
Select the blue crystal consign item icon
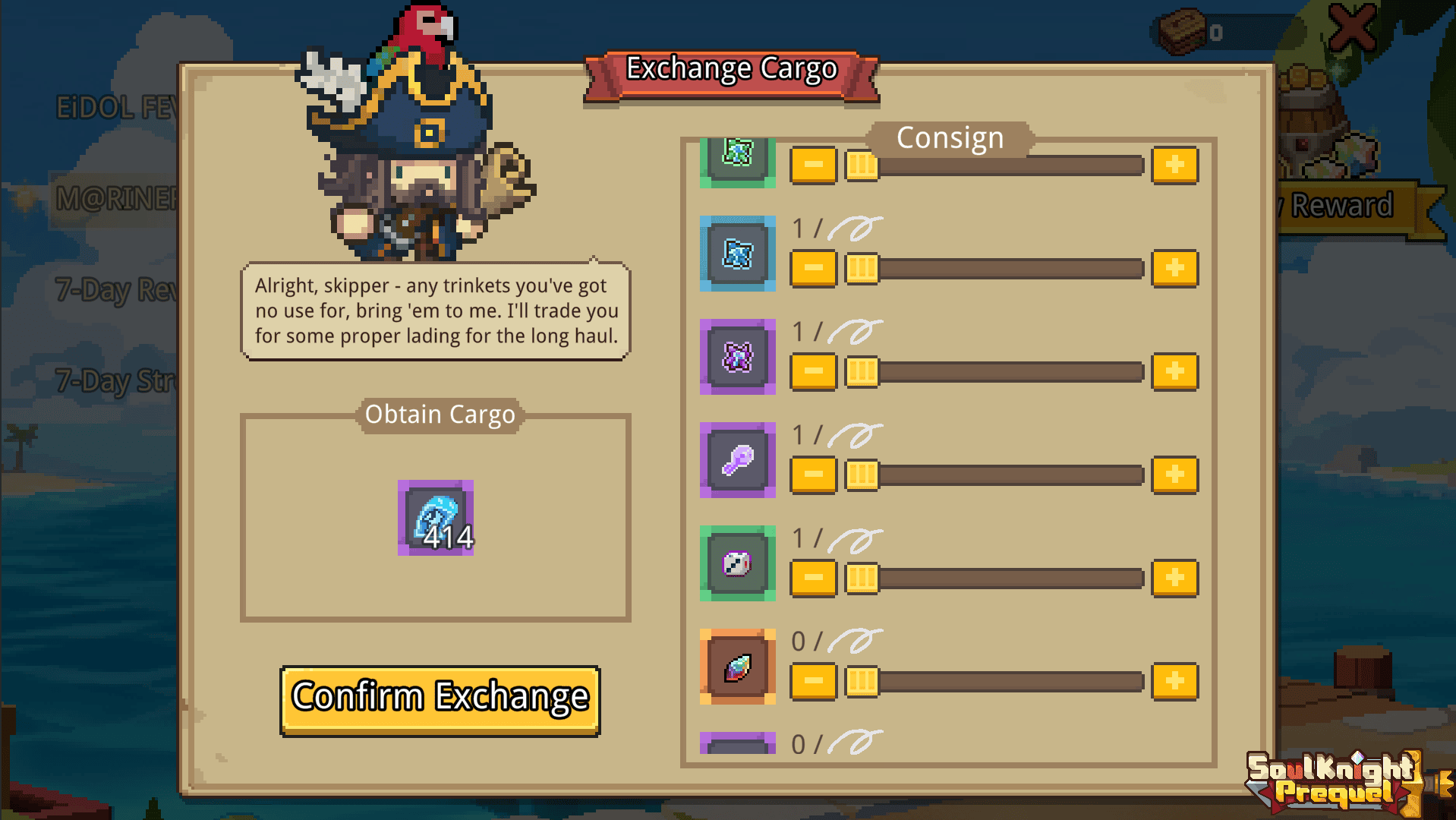pos(736,254)
